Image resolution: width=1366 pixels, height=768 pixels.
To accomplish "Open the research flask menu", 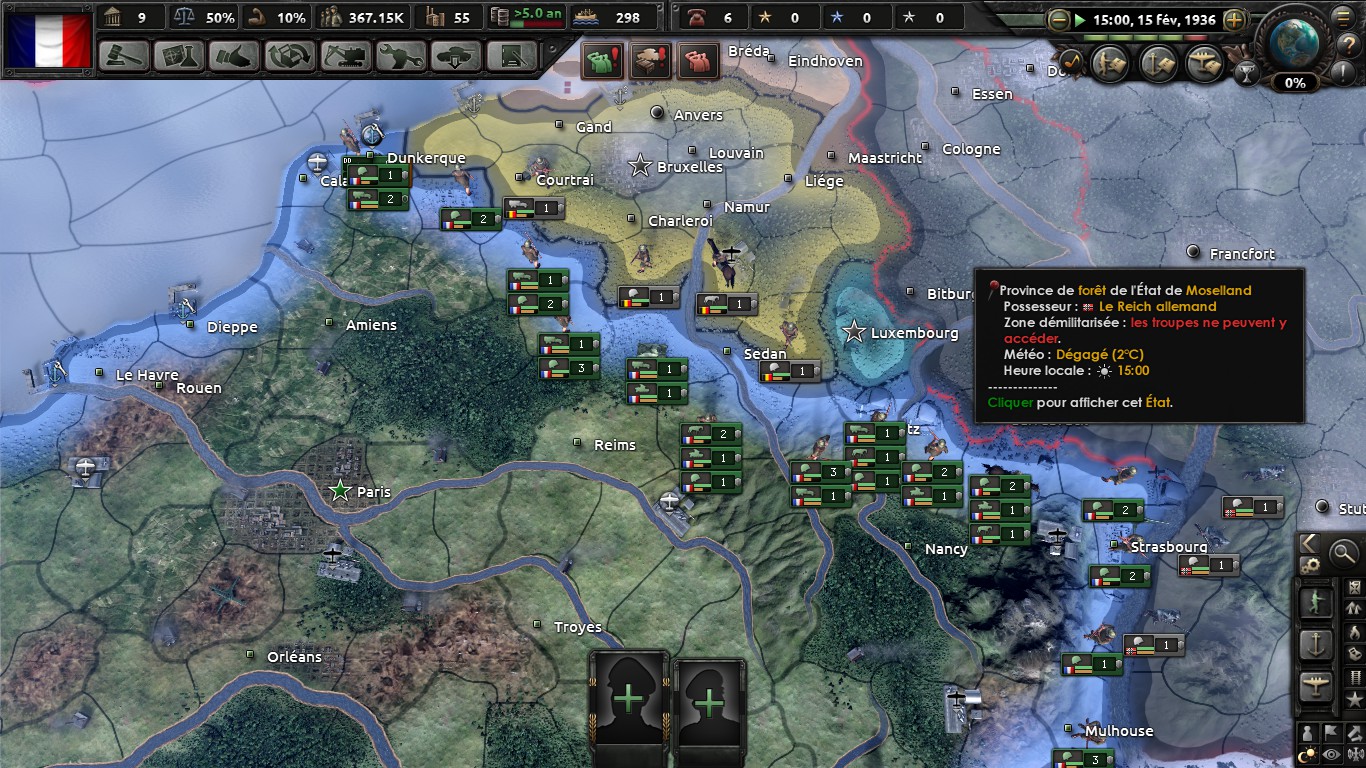I will click(x=179, y=55).
